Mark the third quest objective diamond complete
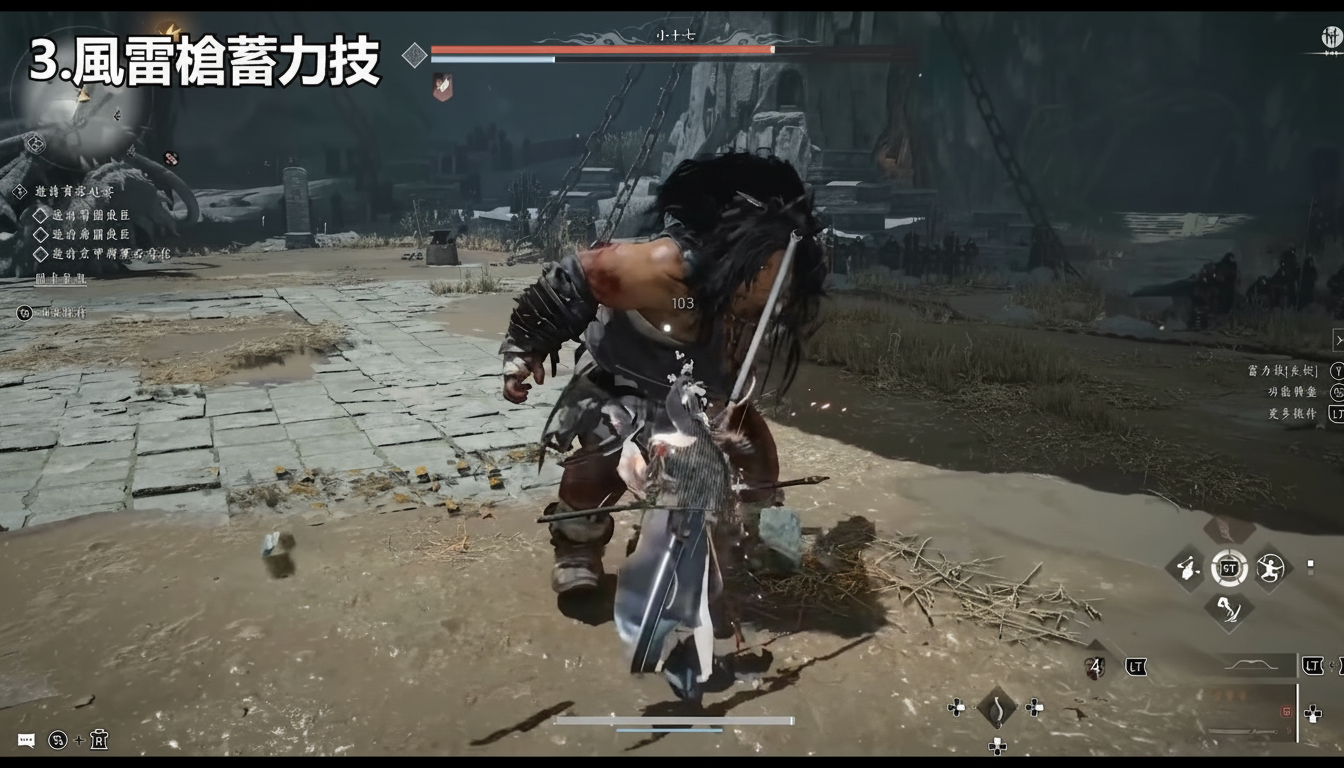 (x=40, y=253)
